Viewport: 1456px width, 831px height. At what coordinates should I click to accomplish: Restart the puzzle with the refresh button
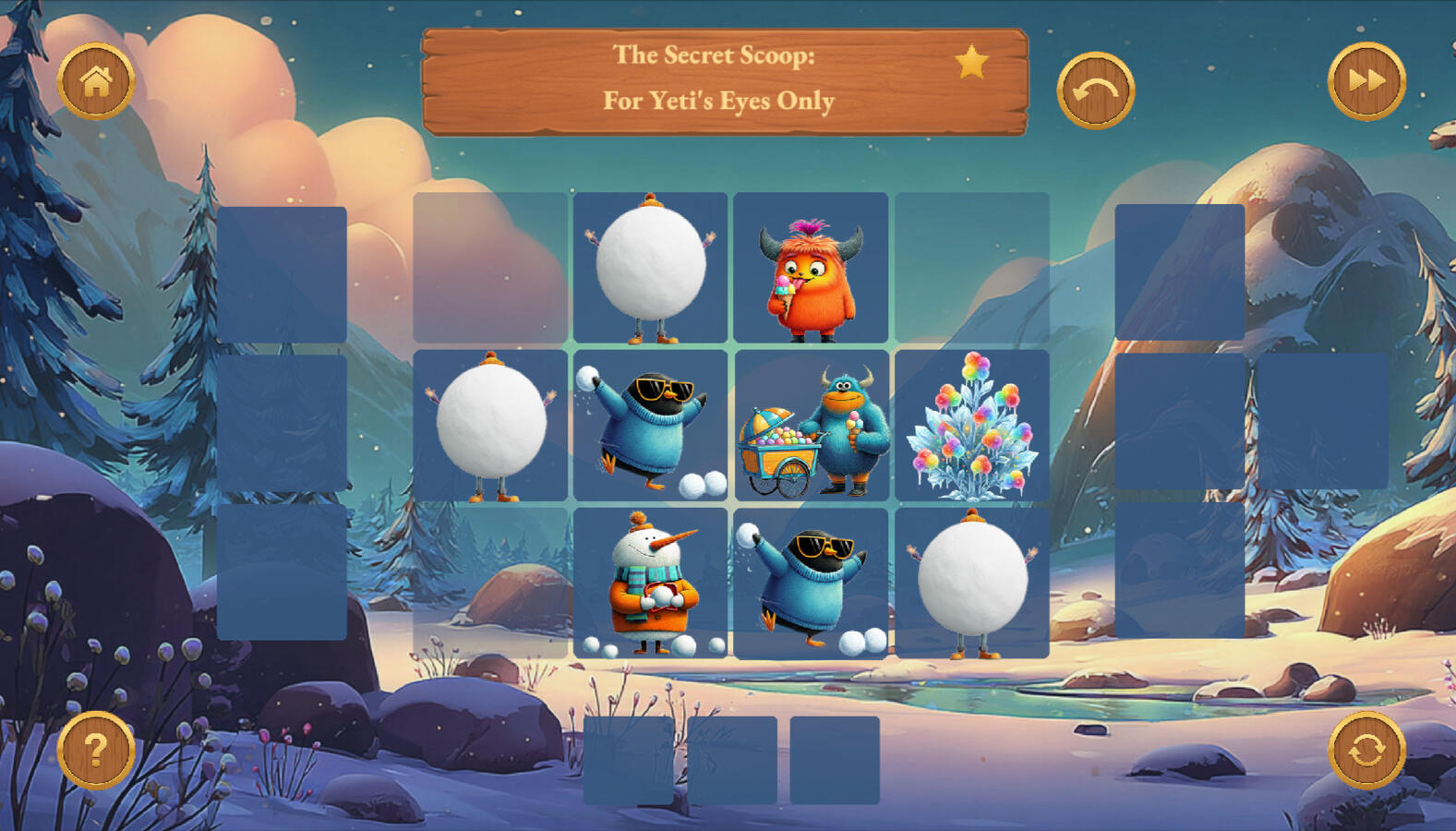pos(1366,750)
